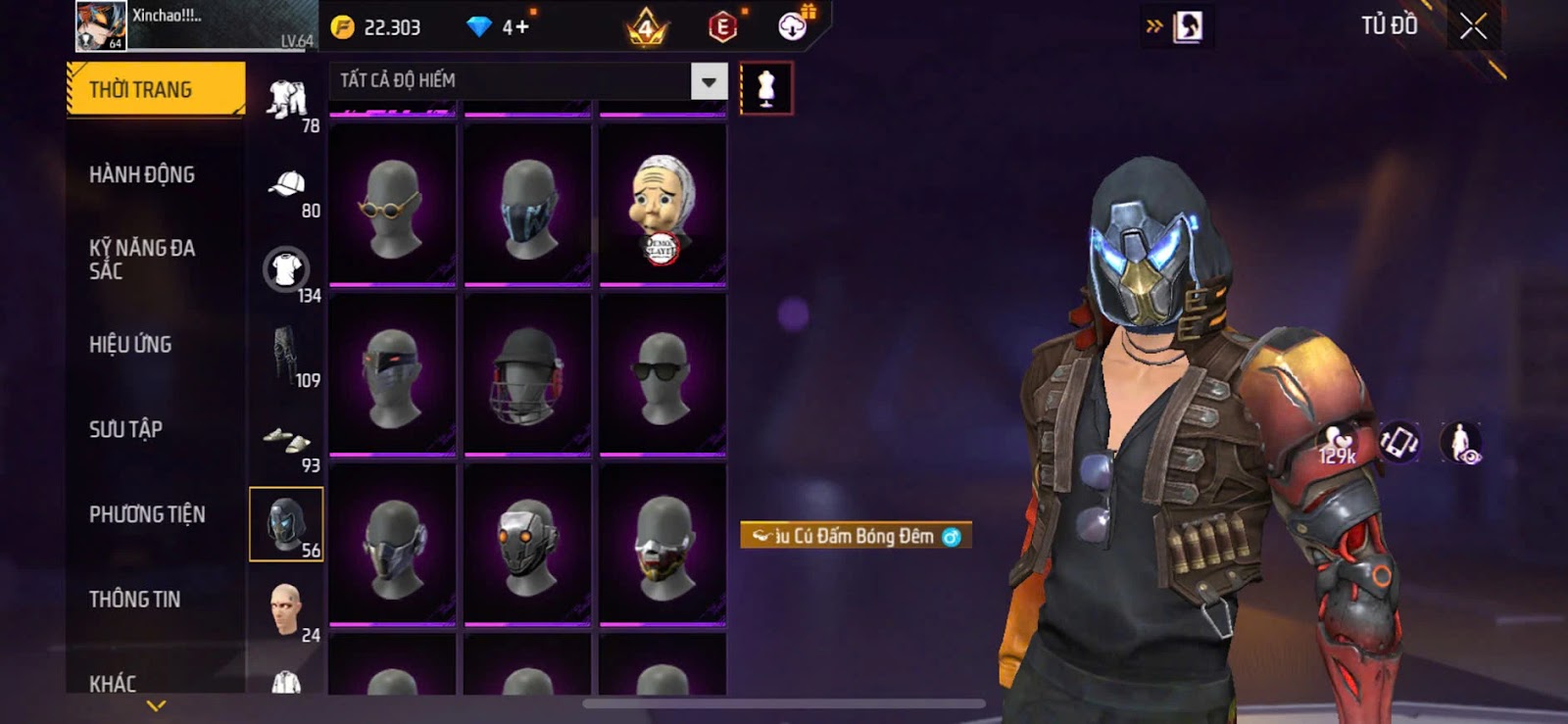Open the THỜI TRANG tab

point(155,90)
